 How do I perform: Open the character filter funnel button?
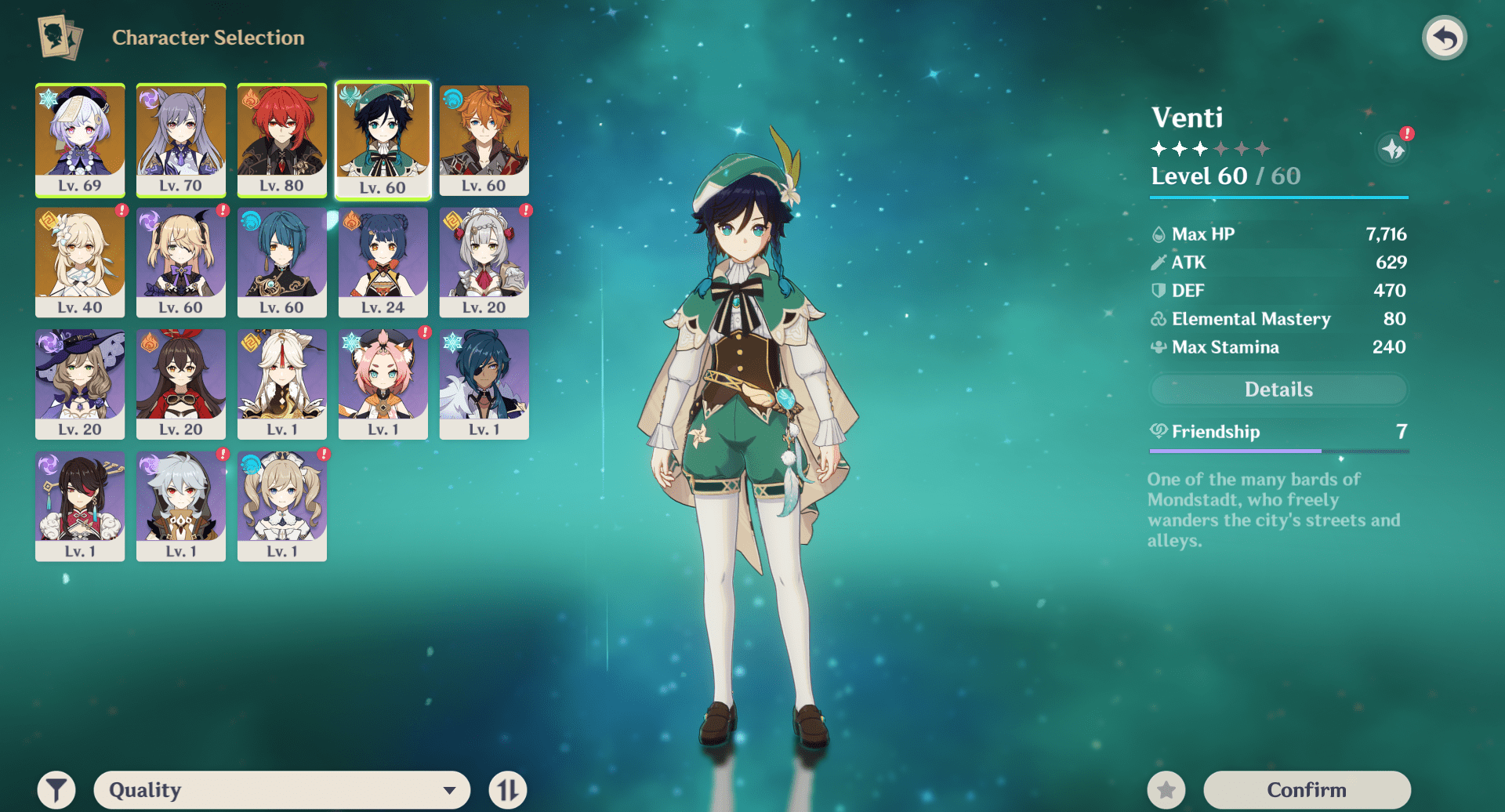[56, 789]
